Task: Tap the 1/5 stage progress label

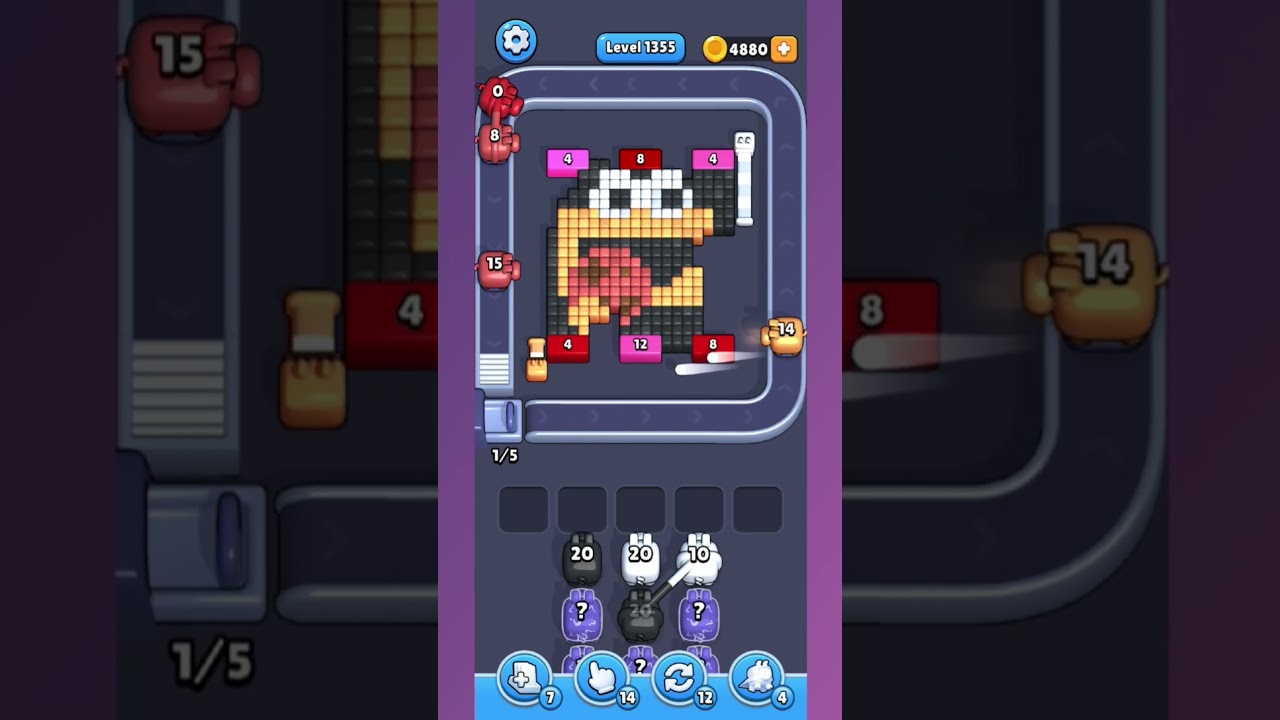Action: [x=502, y=455]
